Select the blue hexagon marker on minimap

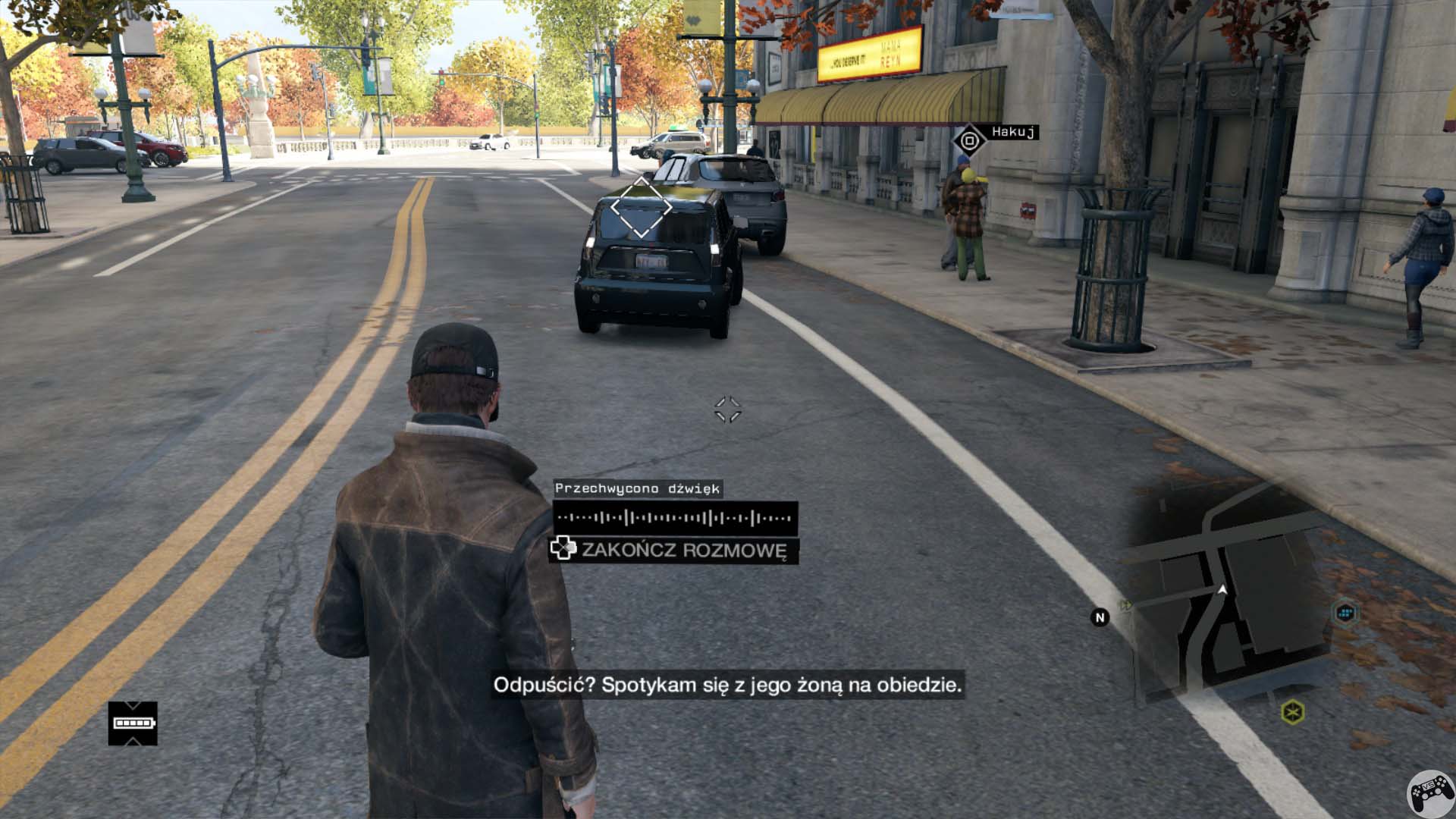1345,613
